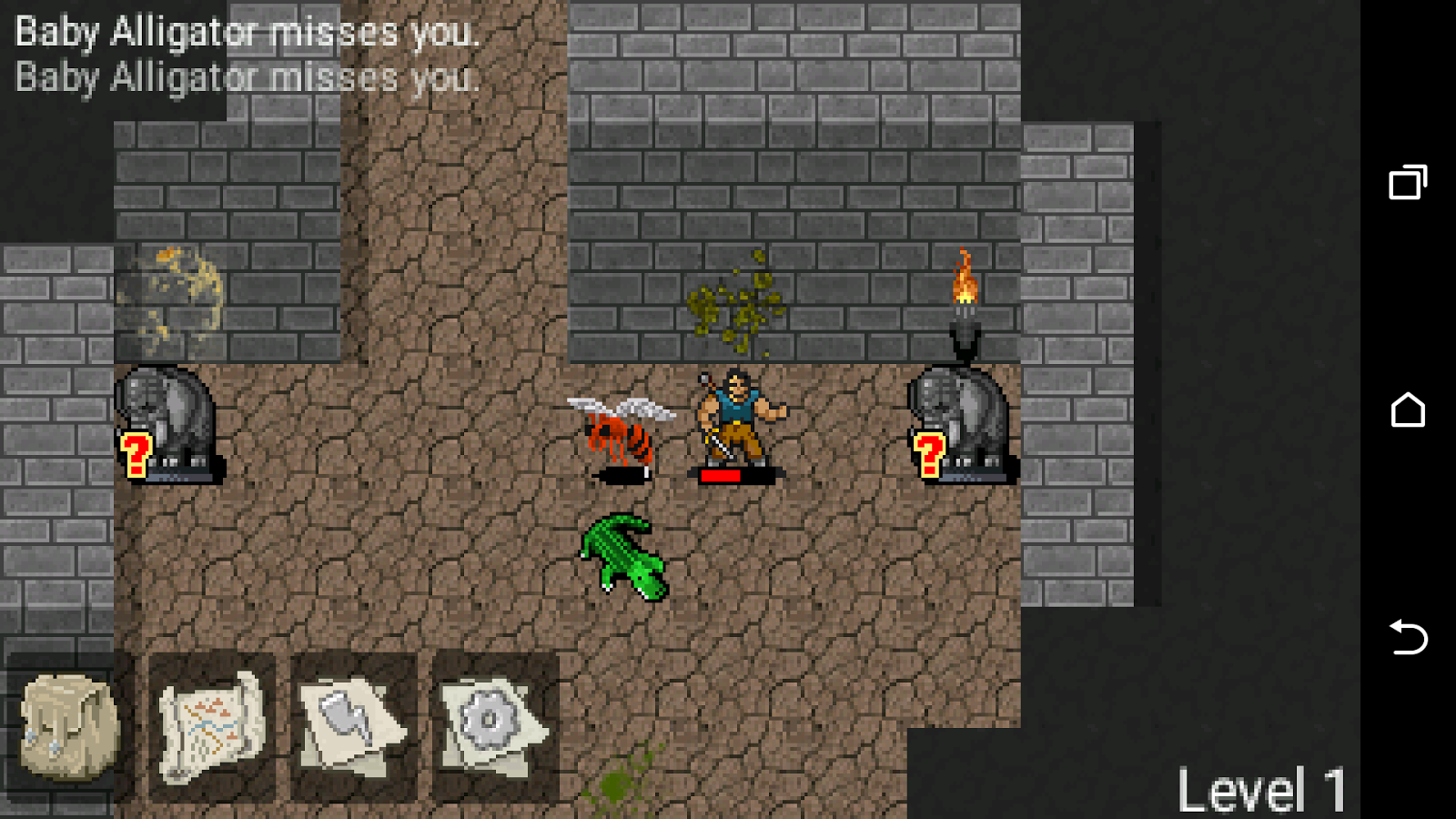Tap the red question mark on left elephant statue

136,453
